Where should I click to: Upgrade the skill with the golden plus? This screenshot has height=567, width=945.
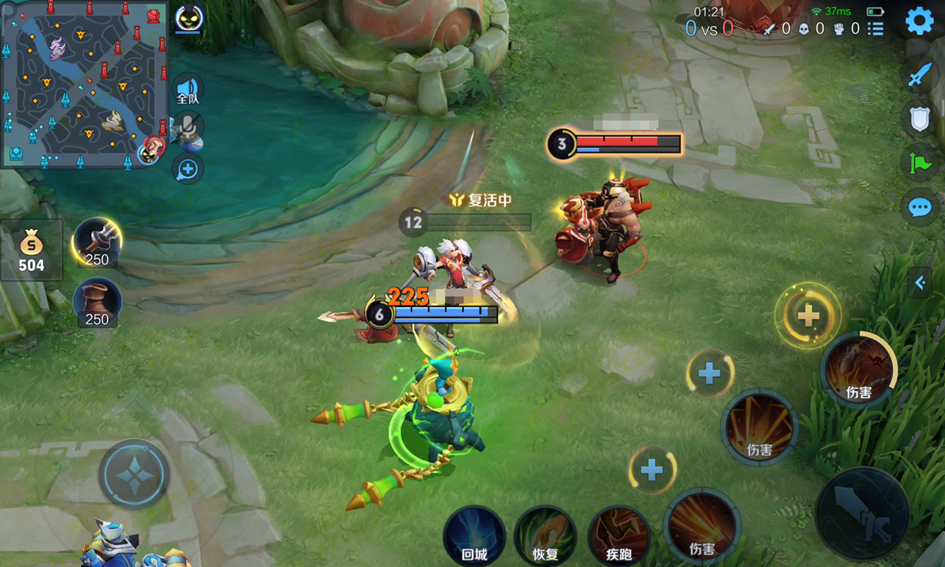[x=808, y=316]
